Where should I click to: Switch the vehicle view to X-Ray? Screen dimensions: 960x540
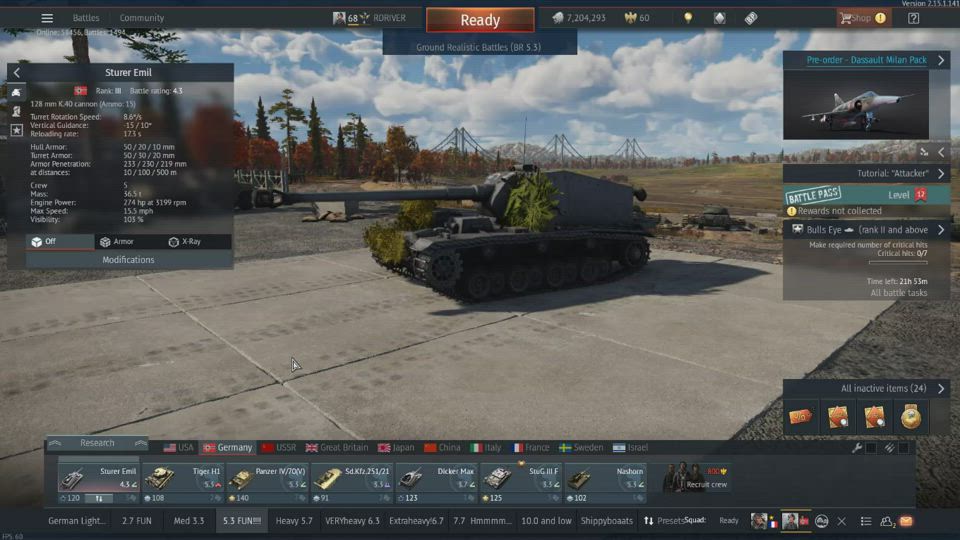click(x=184, y=242)
